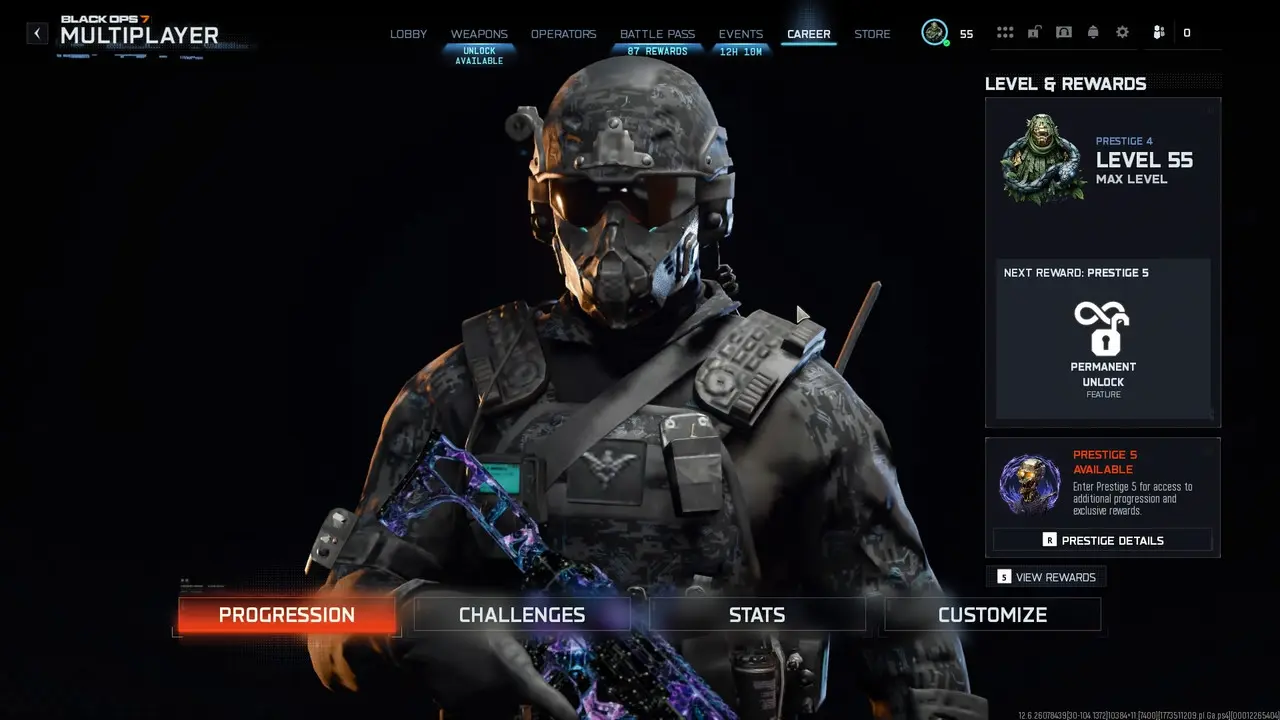Select the Progression menu button
Image resolution: width=1280 pixels, height=720 pixels.
(x=287, y=615)
